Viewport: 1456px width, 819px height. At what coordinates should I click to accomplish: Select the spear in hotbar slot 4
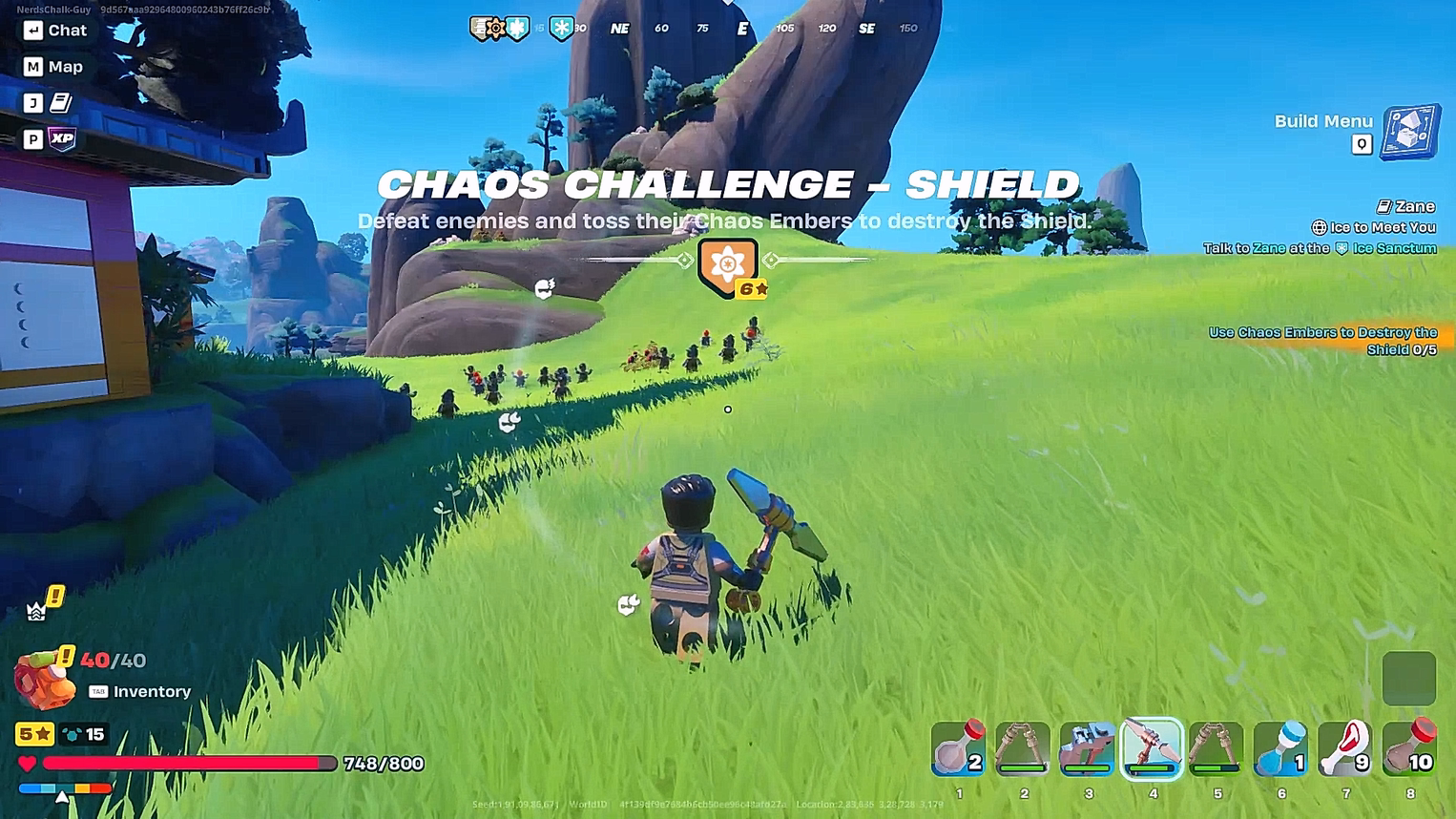pyautogui.click(x=1152, y=748)
